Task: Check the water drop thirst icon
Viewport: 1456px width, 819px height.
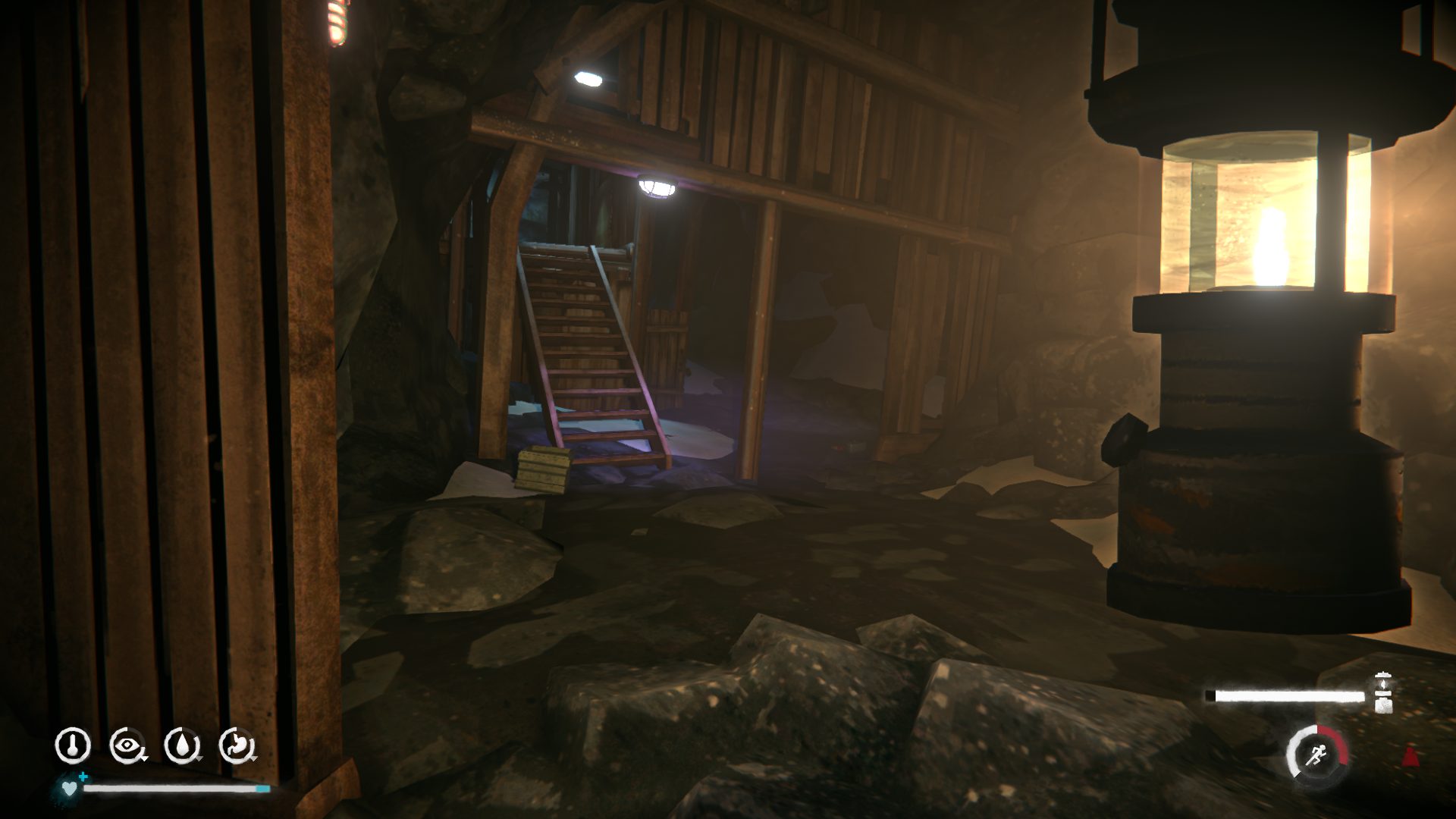Action: (x=182, y=745)
